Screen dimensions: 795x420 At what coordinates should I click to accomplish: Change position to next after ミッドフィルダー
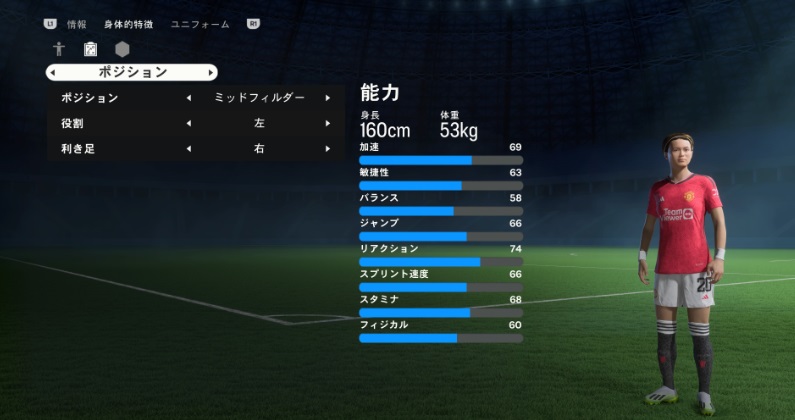(x=327, y=98)
